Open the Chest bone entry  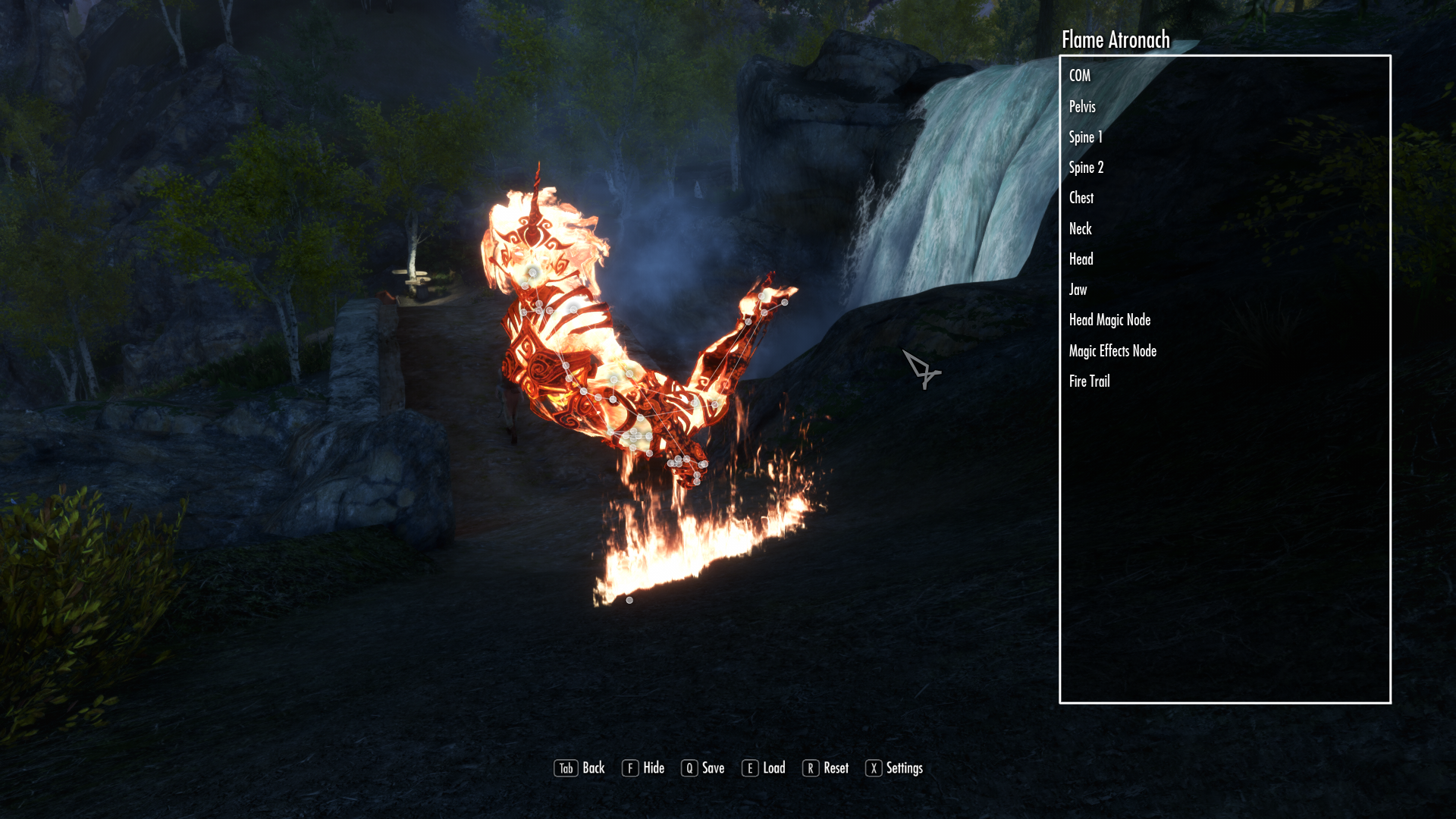(x=1081, y=198)
